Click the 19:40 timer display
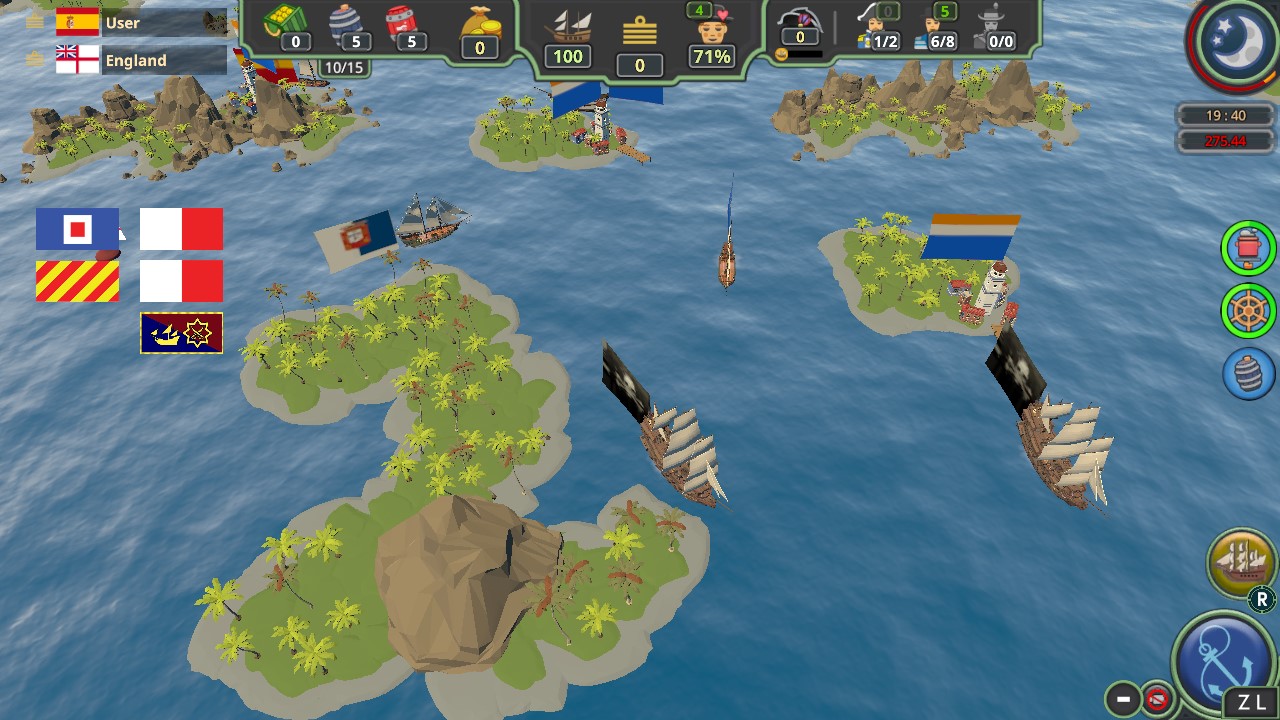Viewport: 1280px width, 720px height. pos(1225,115)
